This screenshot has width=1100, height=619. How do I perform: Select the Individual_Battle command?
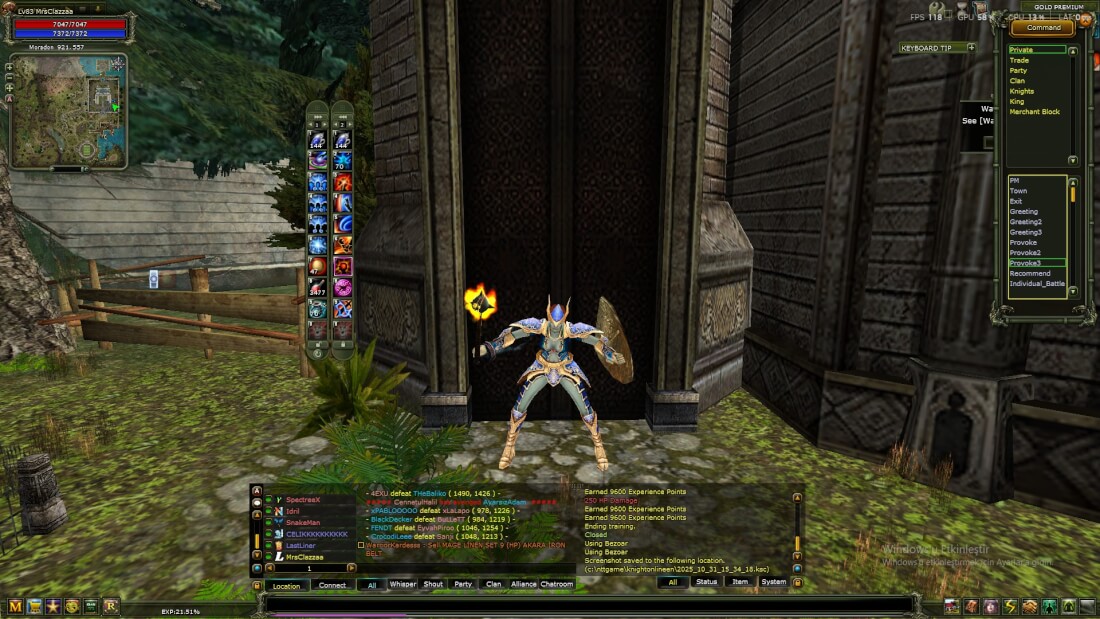pyautogui.click(x=1036, y=283)
